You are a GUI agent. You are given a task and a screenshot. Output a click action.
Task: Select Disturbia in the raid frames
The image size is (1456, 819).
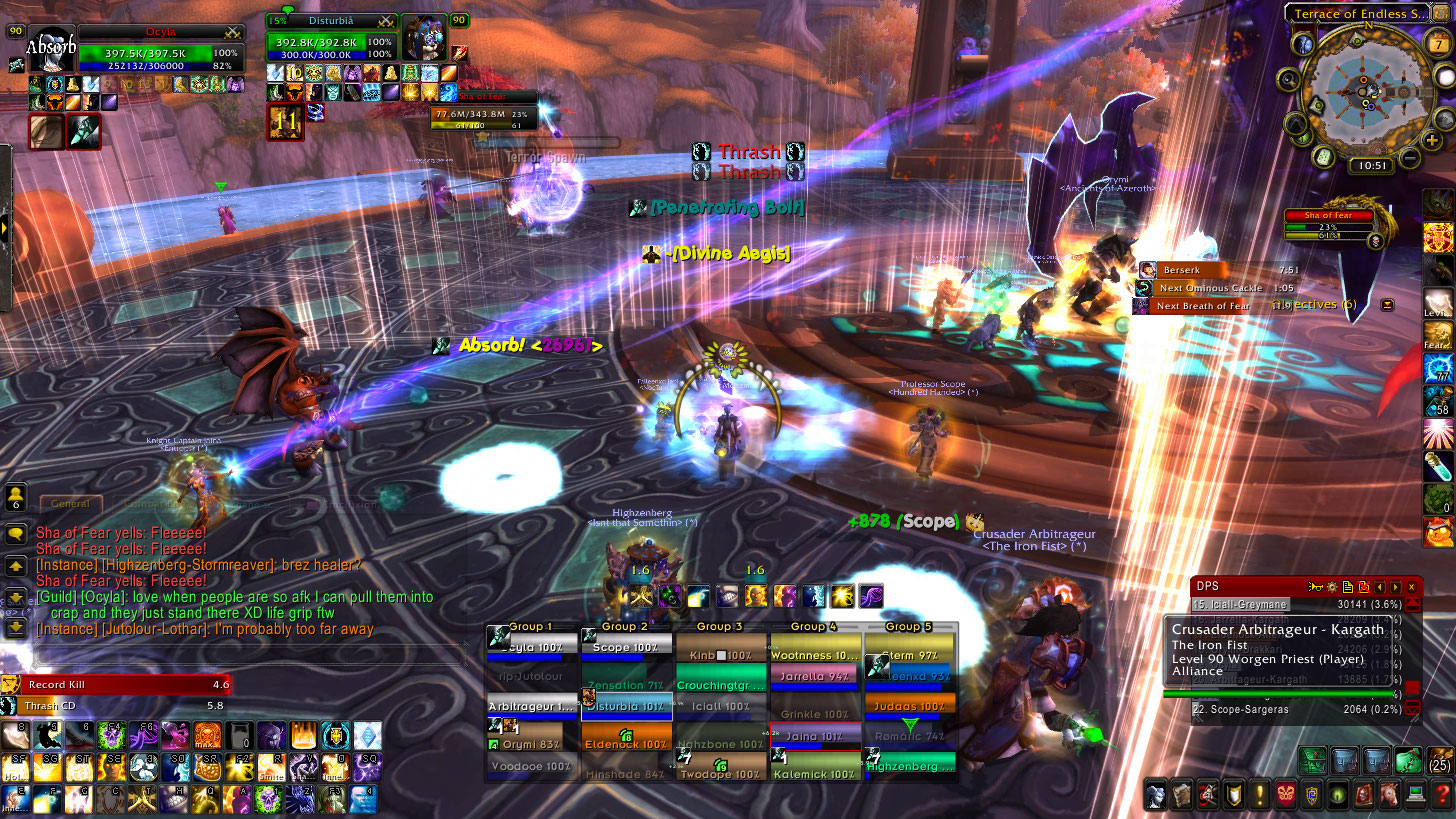(x=627, y=707)
